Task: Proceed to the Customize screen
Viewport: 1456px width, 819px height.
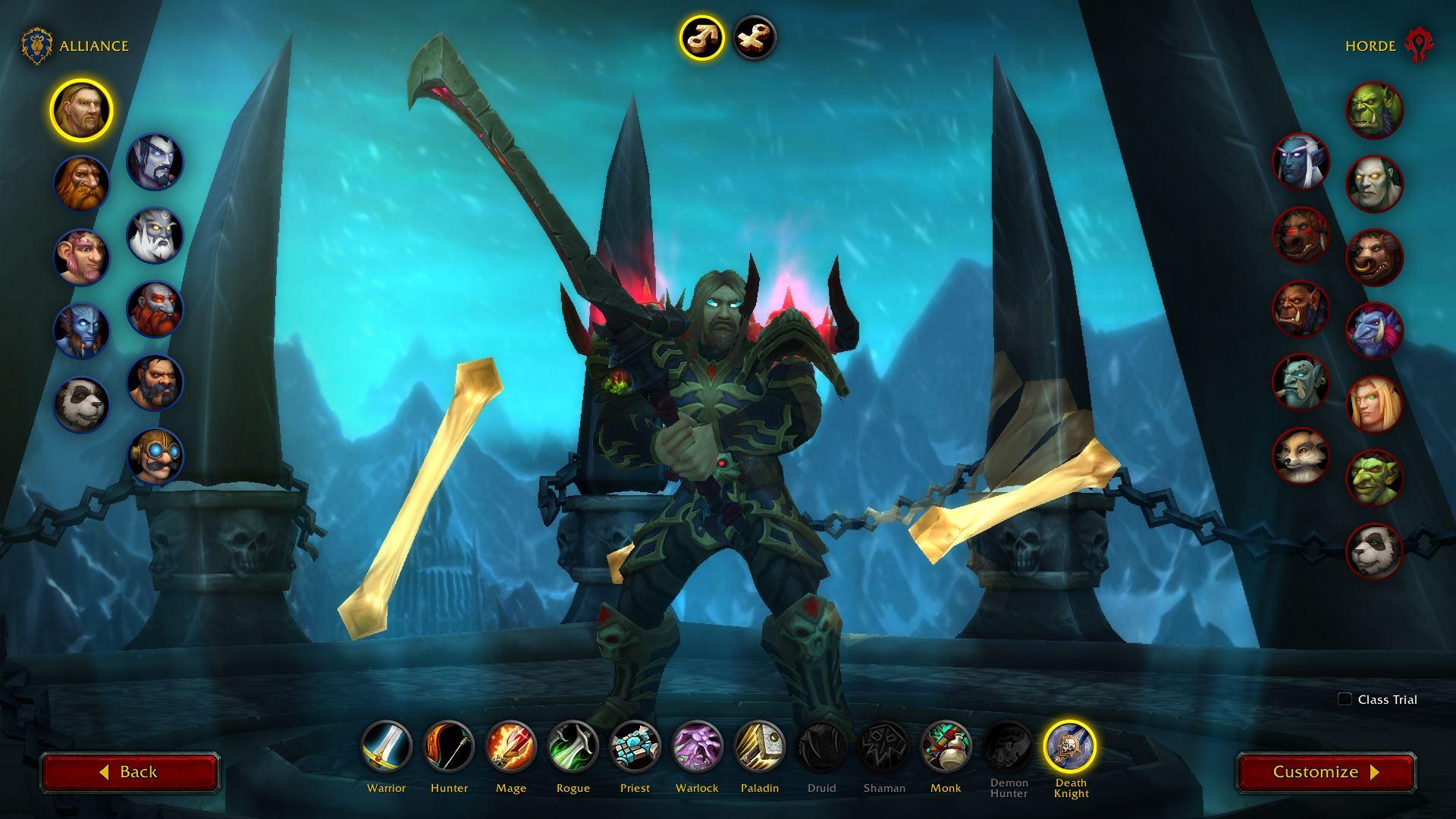Action: (x=1326, y=772)
